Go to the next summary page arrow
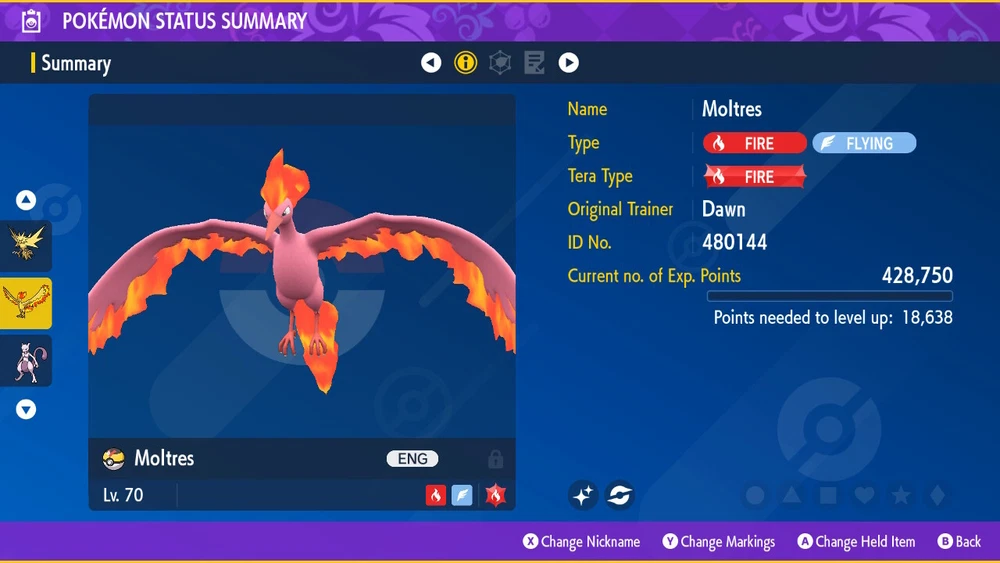The image size is (1000, 563). (x=568, y=63)
